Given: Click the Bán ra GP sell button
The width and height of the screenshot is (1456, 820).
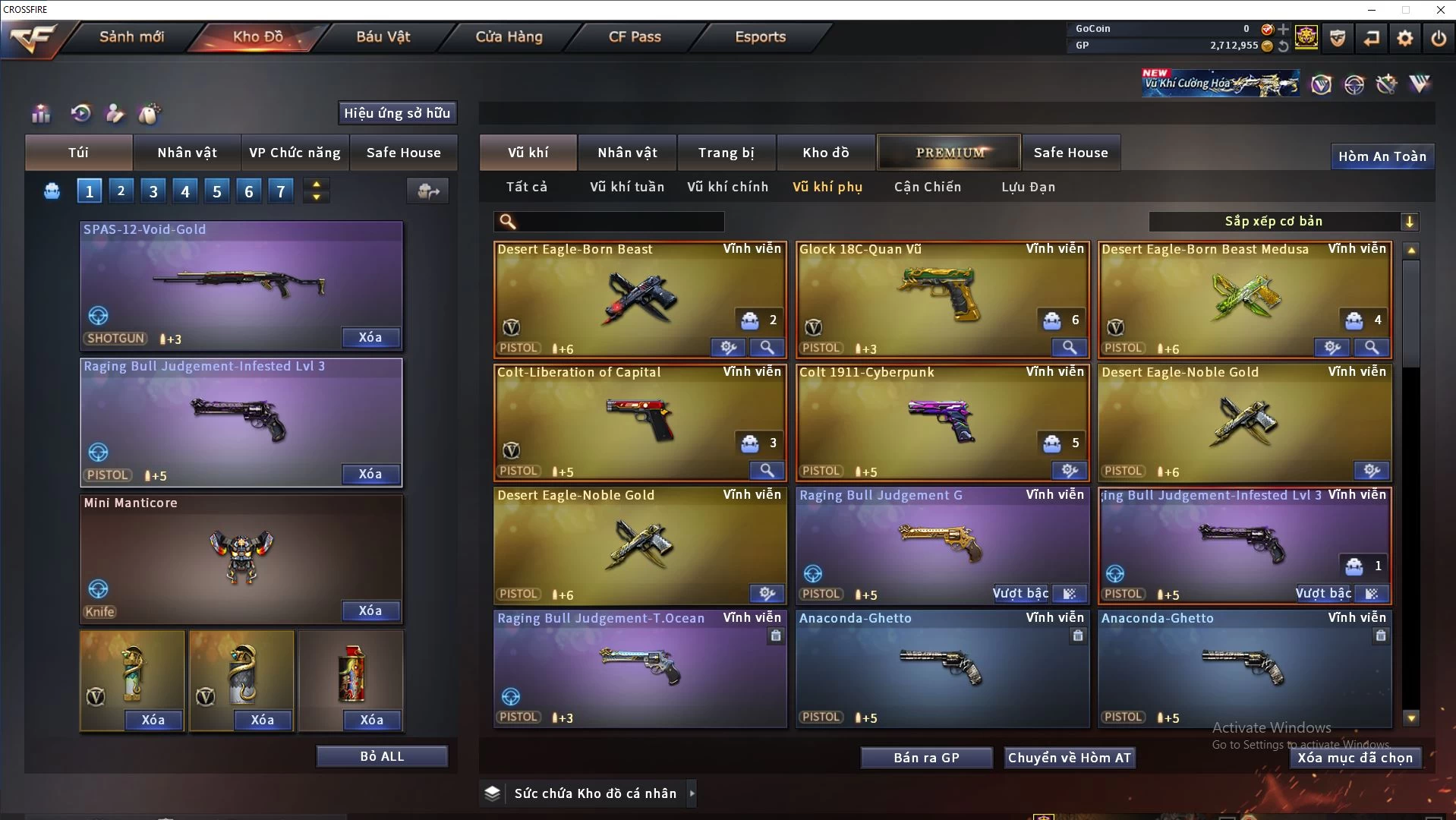Looking at the screenshot, I should 926,758.
